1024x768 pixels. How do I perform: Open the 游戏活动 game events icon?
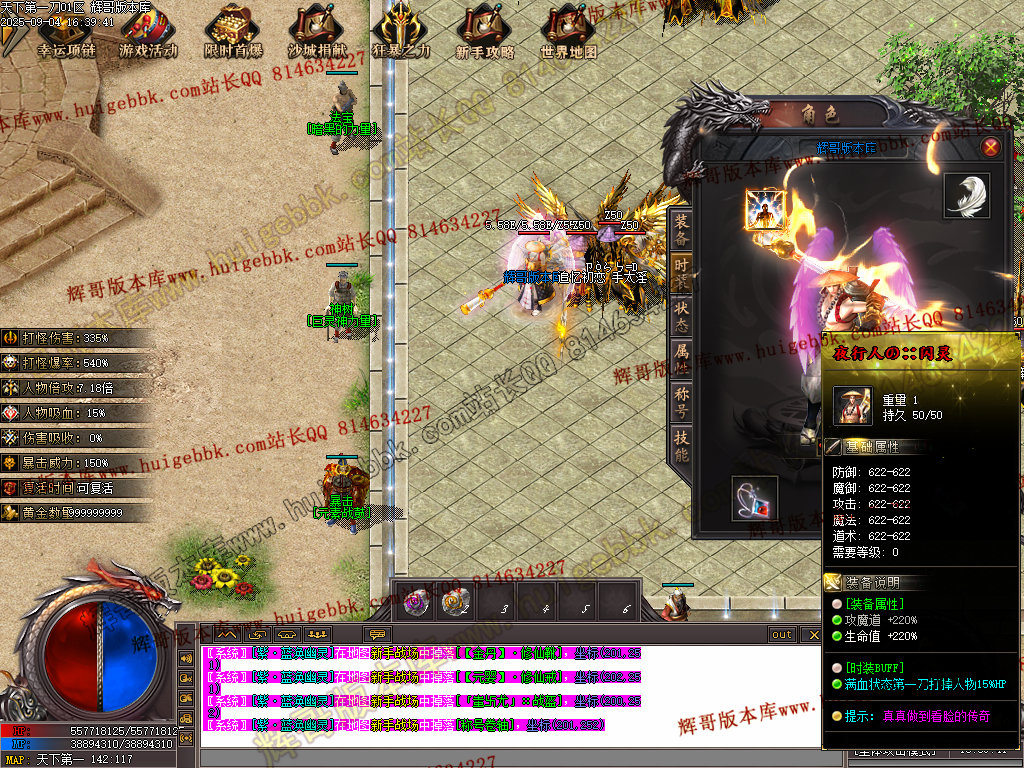click(x=148, y=32)
